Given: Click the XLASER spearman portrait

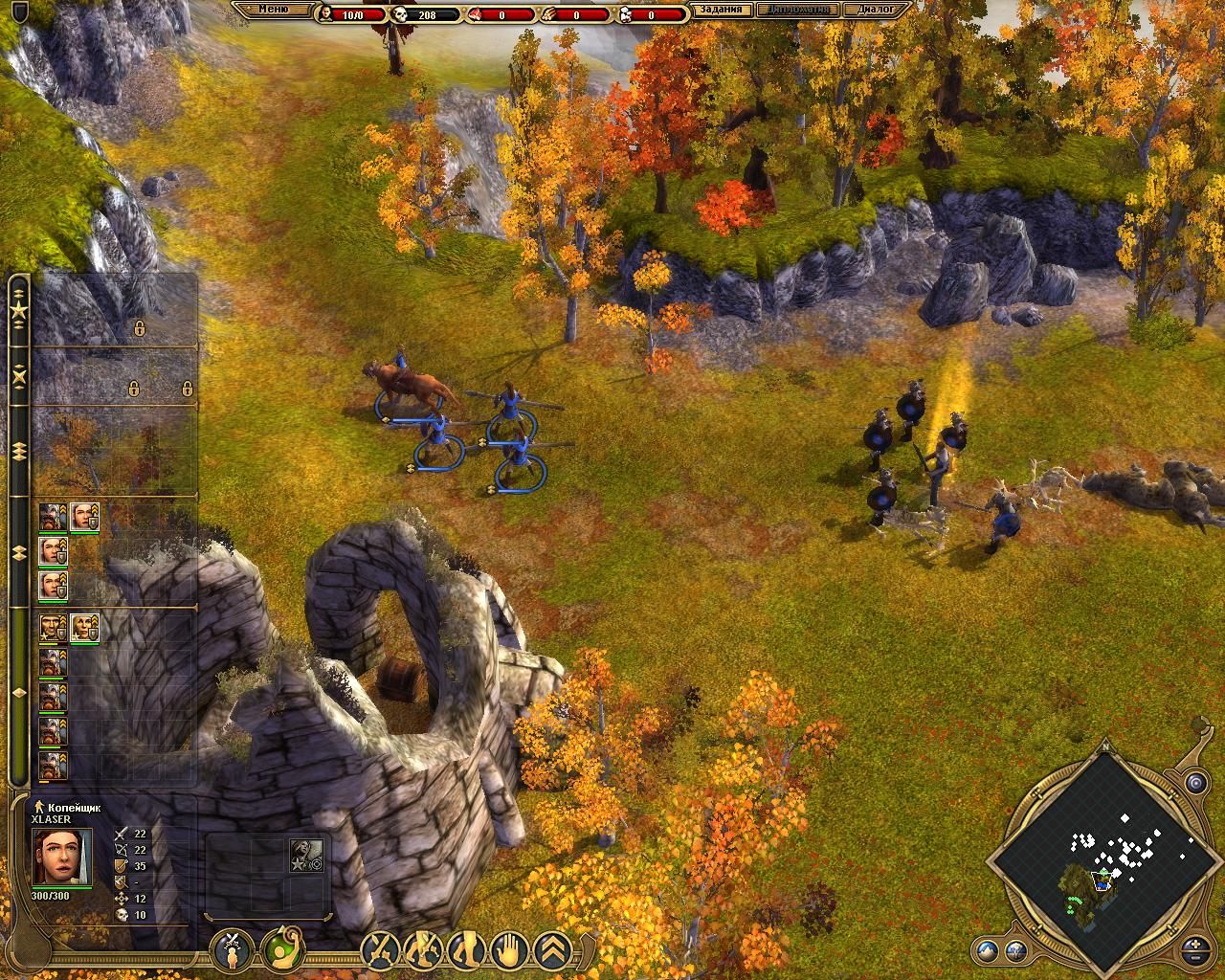Looking at the screenshot, I should (x=62, y=857).
